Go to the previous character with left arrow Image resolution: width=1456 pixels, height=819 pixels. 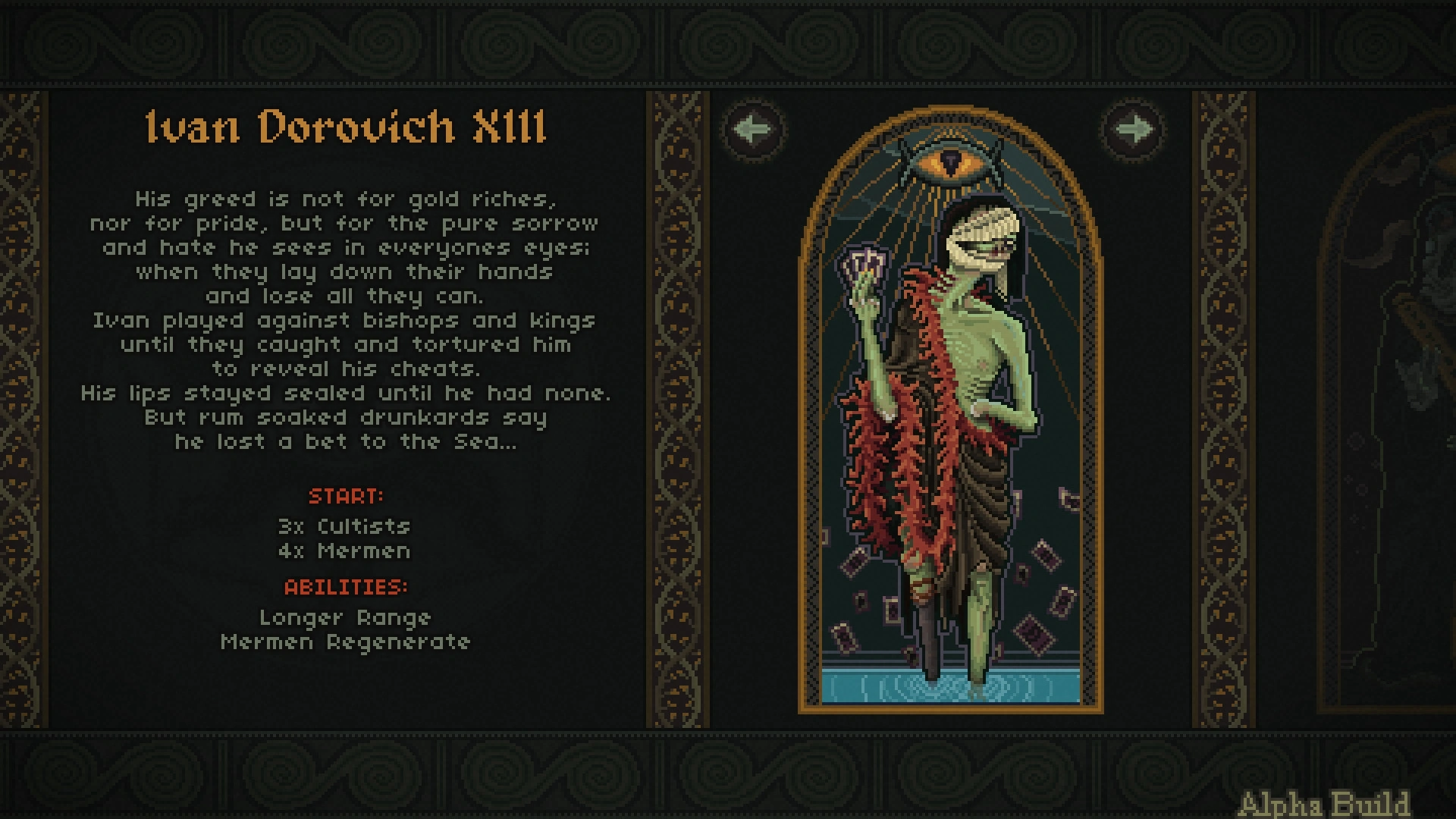point(753,129)
